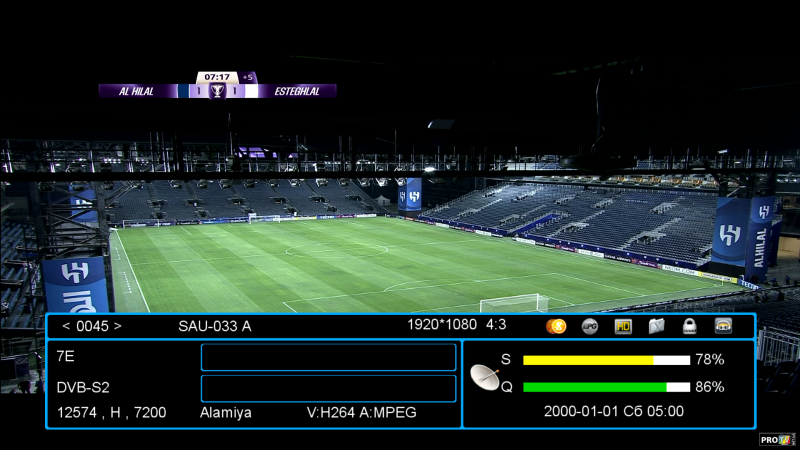Change channel using the 0045 selector
Viewport: 800px width, 450px height.
coord(92,326)
